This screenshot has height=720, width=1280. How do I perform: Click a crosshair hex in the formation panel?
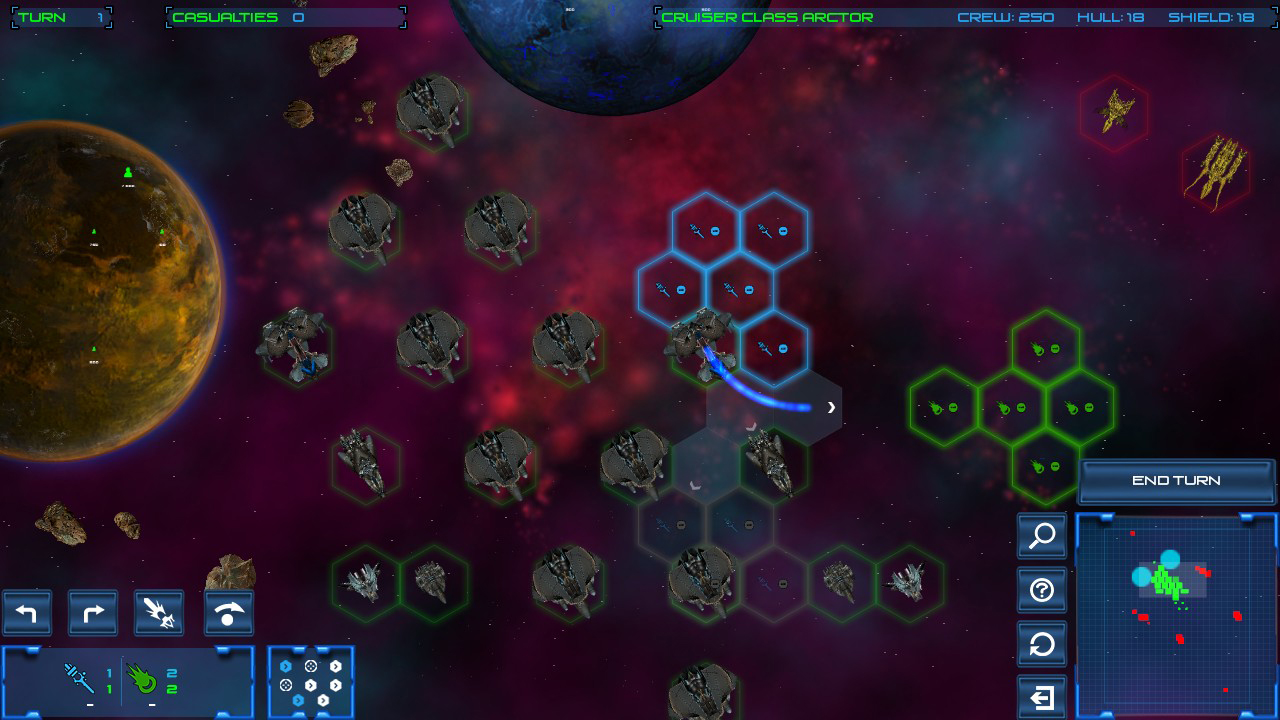pos(311,666)
